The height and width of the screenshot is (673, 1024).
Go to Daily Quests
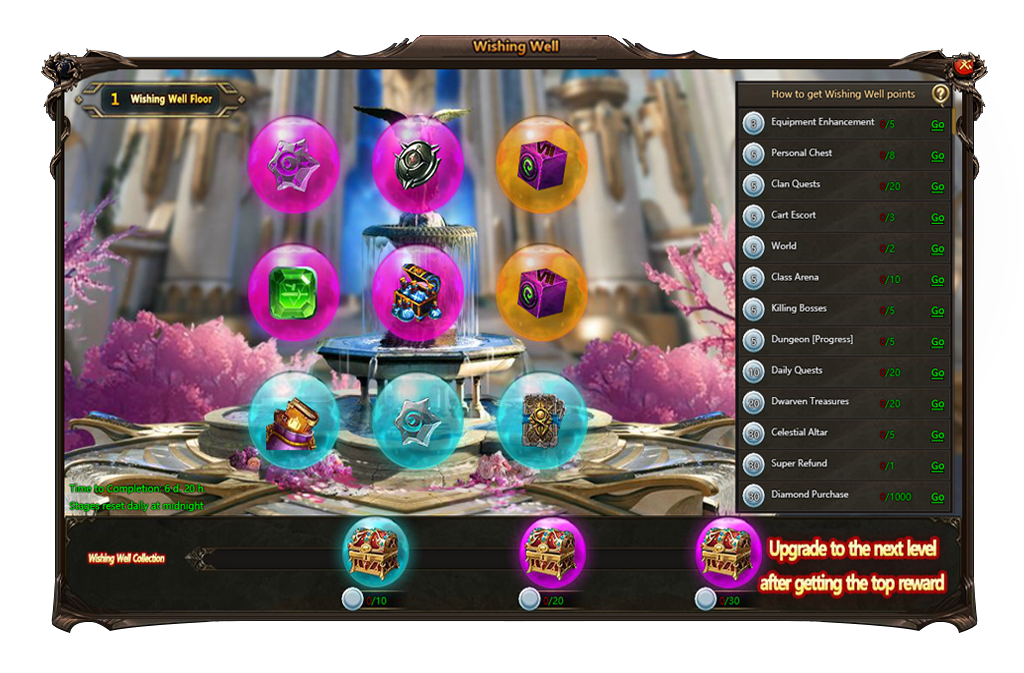(x=937, y=373)
